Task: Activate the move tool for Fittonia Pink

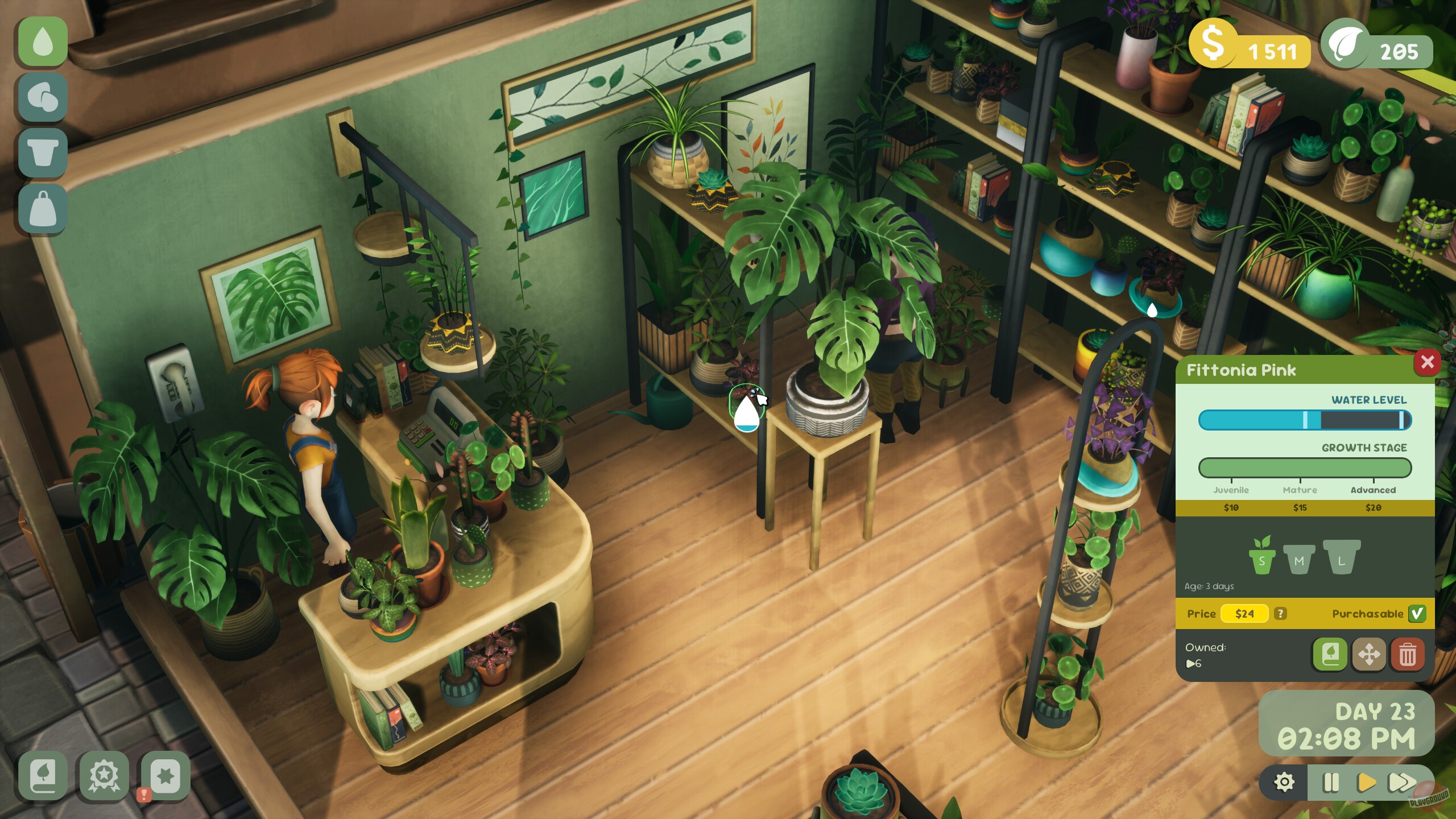Action: point(1369,655)
